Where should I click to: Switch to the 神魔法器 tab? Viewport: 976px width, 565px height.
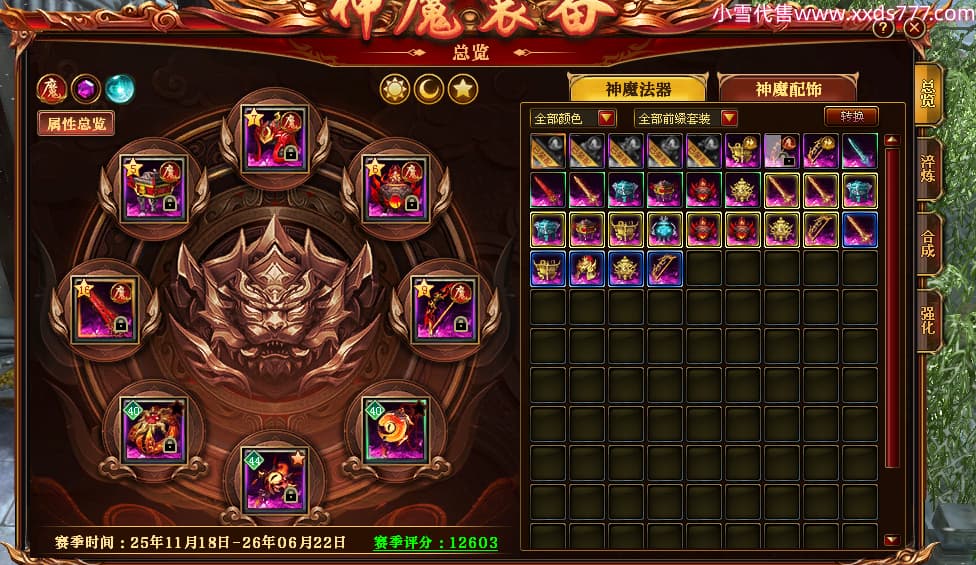click(638, 89)
